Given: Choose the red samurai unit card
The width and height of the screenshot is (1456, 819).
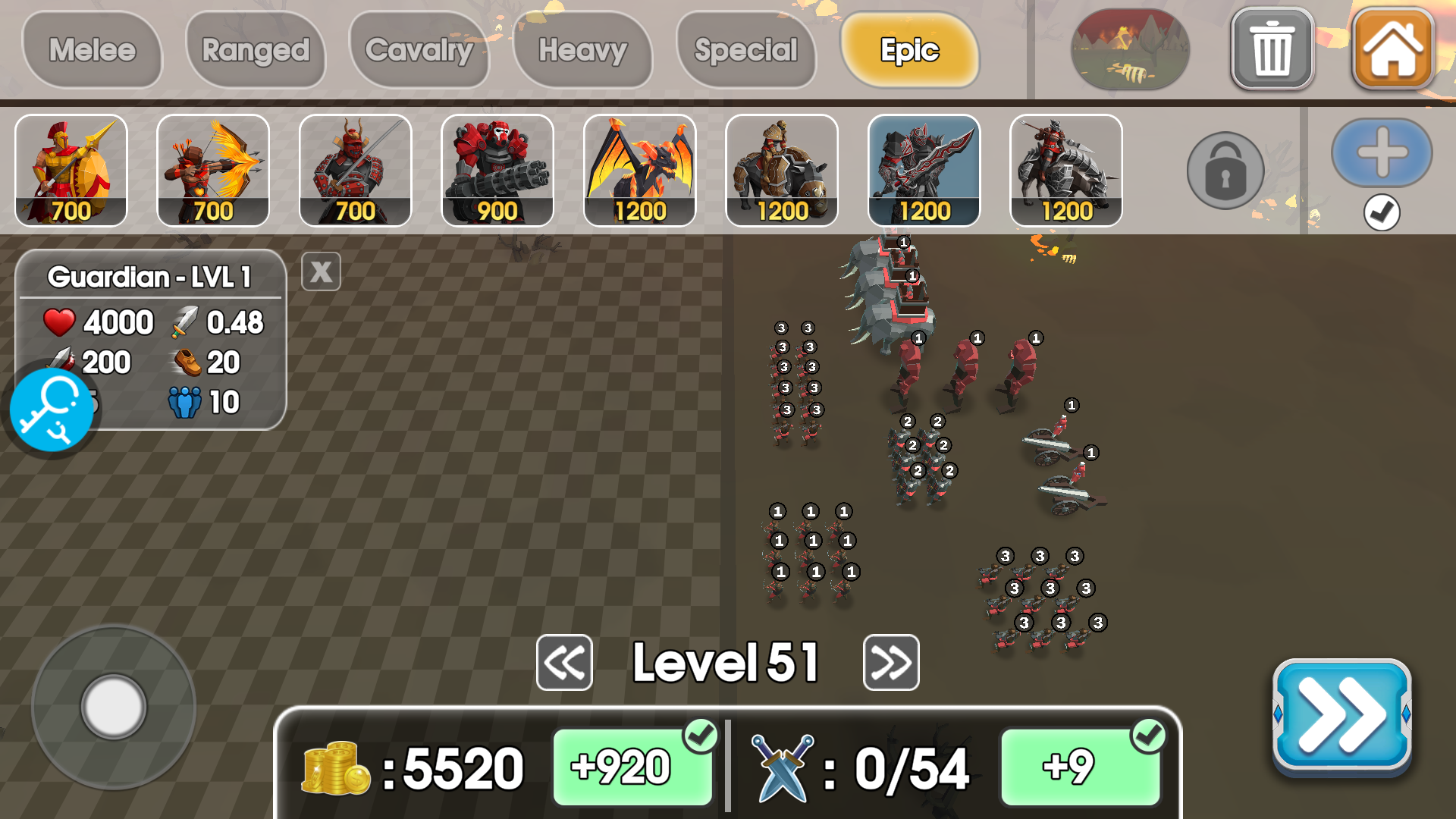Looking at the screenshot, I should point(356,171).
